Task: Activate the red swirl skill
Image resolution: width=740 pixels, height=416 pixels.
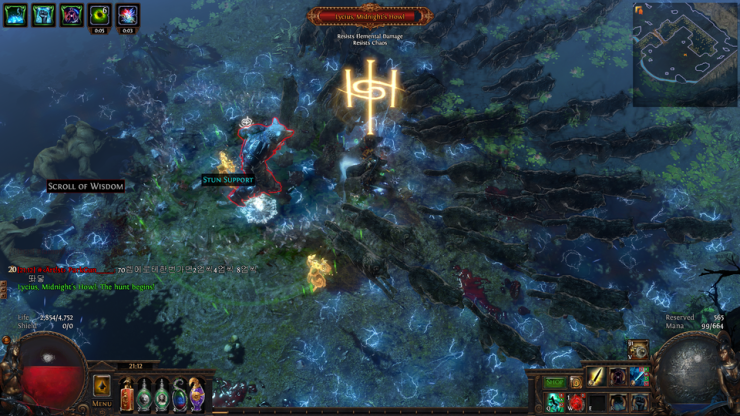Action: (576, 402)
